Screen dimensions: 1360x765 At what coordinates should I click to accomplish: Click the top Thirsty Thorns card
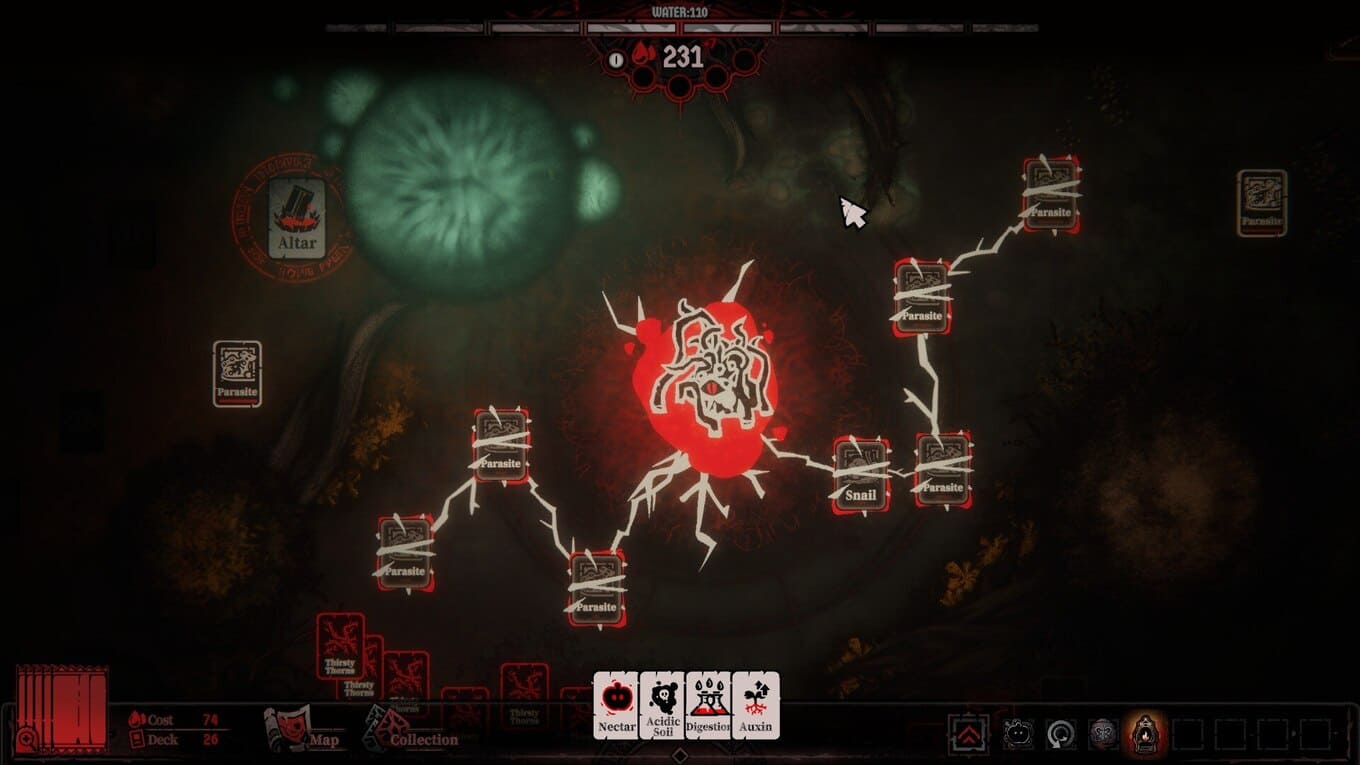coord(340,645)
